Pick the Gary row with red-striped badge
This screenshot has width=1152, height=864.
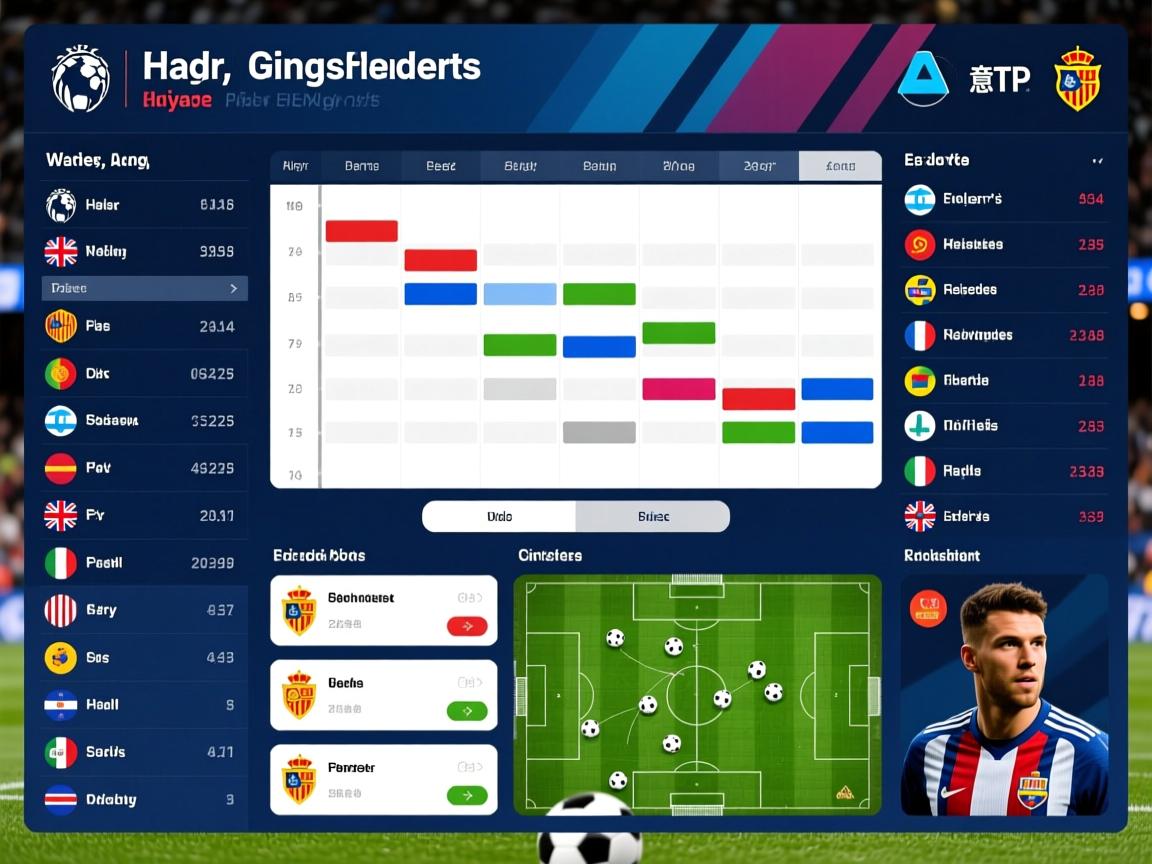[140, 610]
